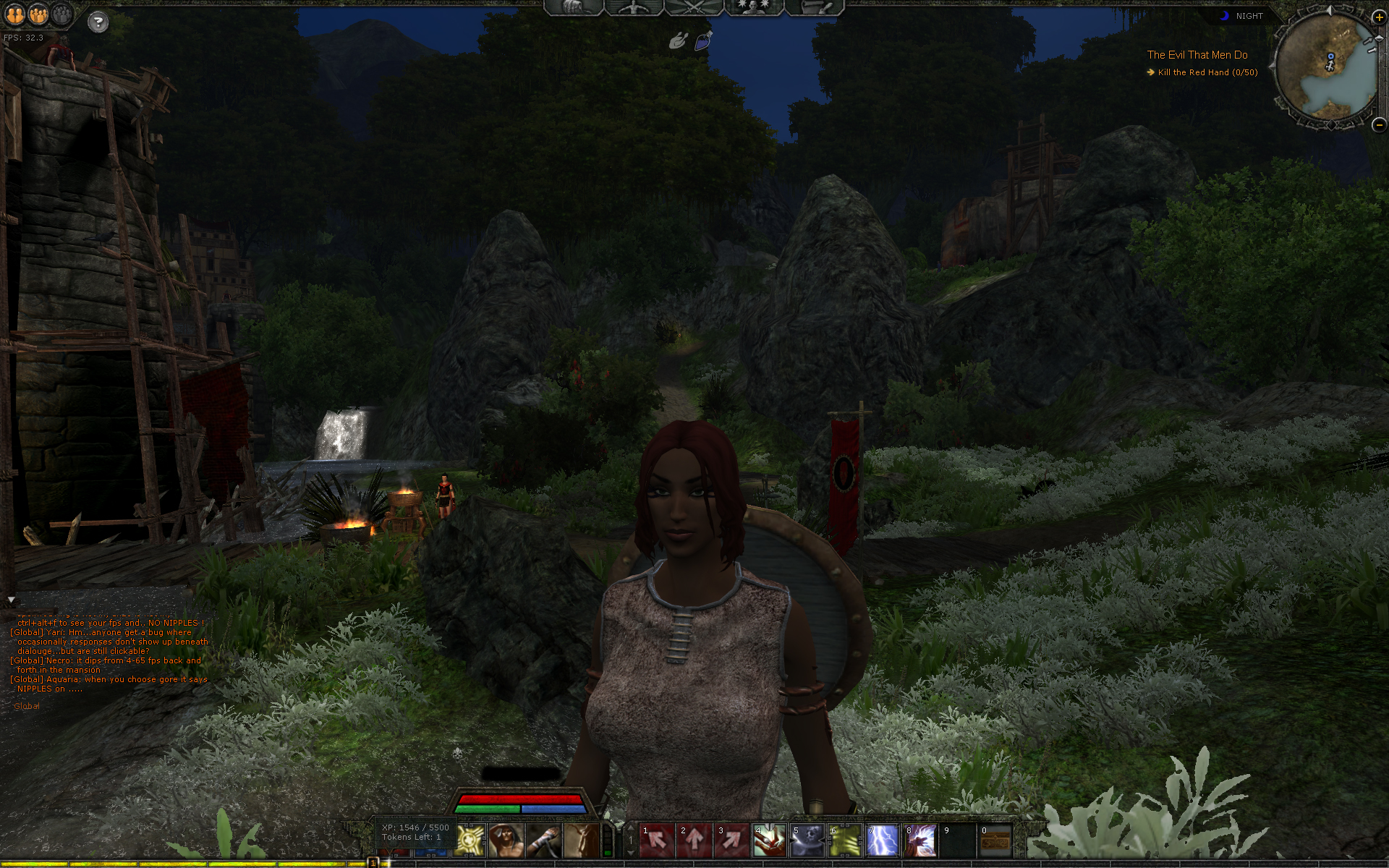
Task: Click the Global chat channel label
Action: 27,706
